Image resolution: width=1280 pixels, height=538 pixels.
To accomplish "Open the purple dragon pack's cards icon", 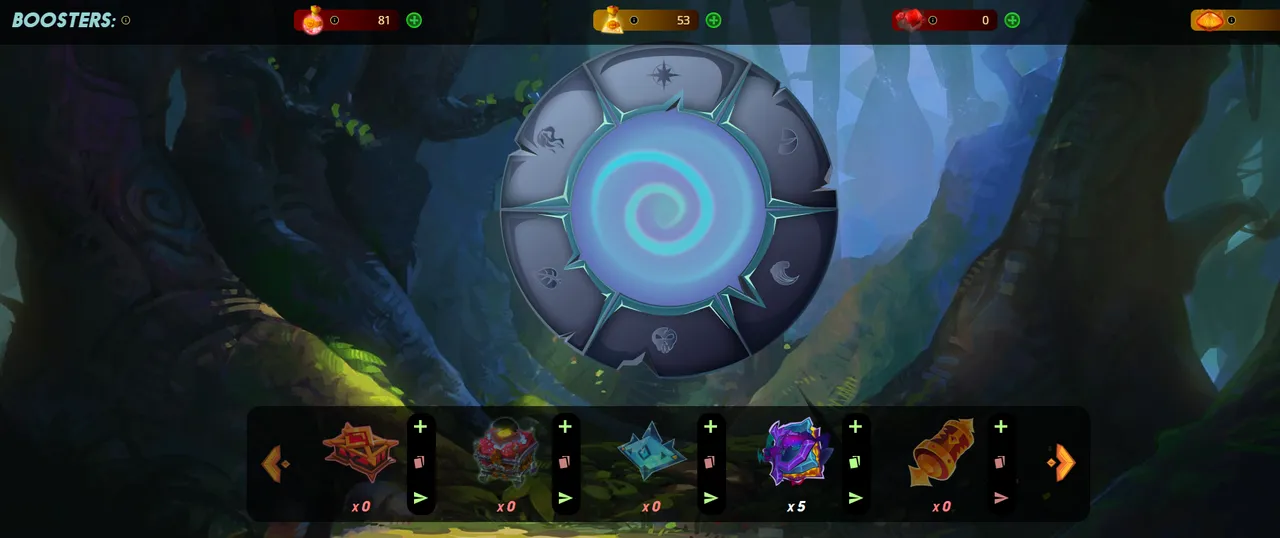I will click(855, 462).
